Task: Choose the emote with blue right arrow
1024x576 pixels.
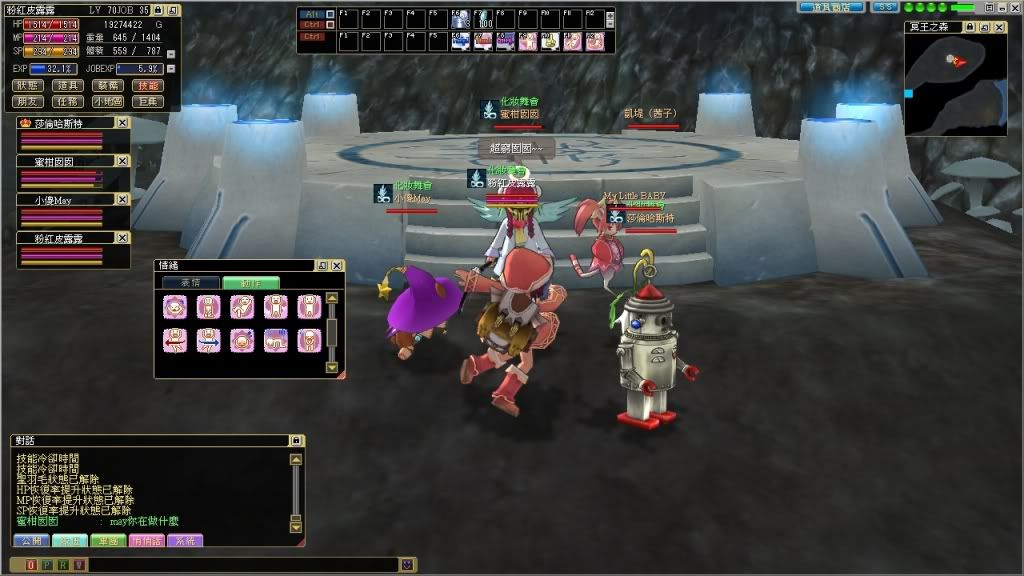Action: 209,340
